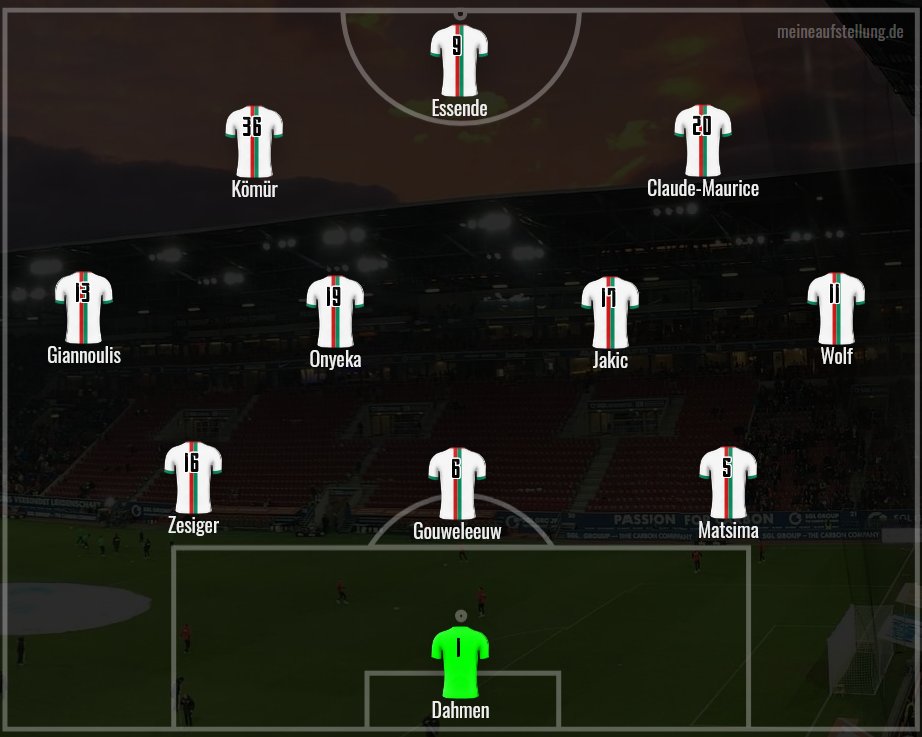Image resolution: width=922 pixels, height=737 pixels.
Task: Pick Onyeka's number 19 shirt
Action: [x=335, y=309]
